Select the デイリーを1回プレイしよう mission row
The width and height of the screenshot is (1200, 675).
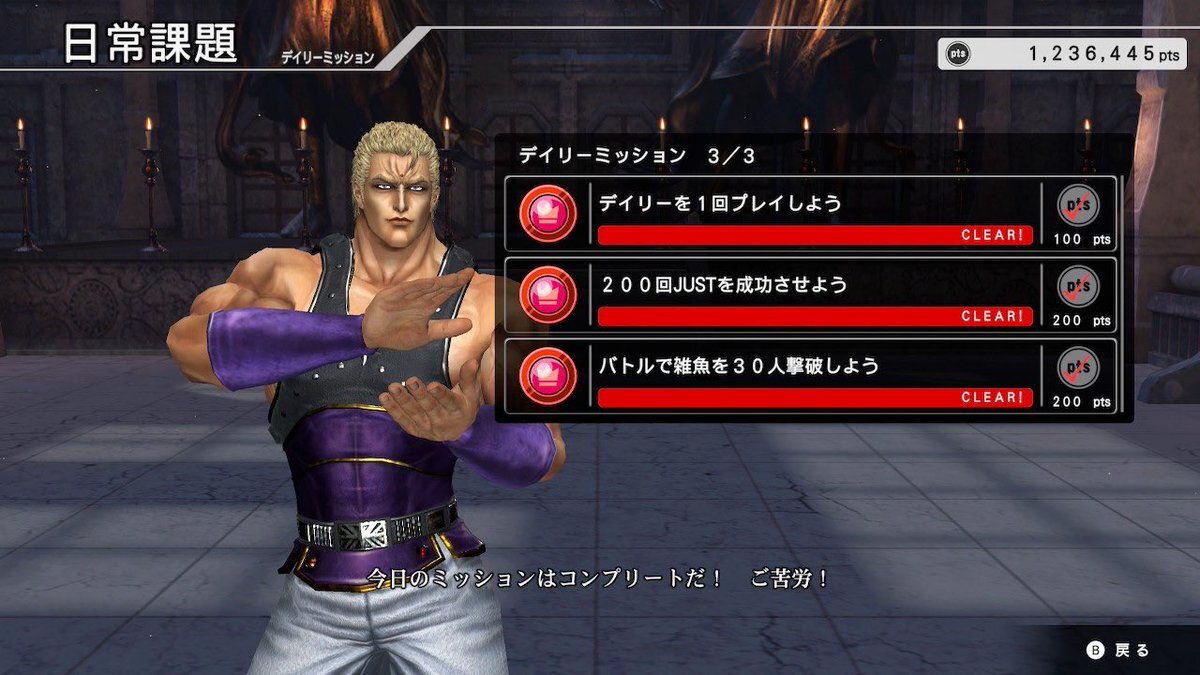click(812, 213)
